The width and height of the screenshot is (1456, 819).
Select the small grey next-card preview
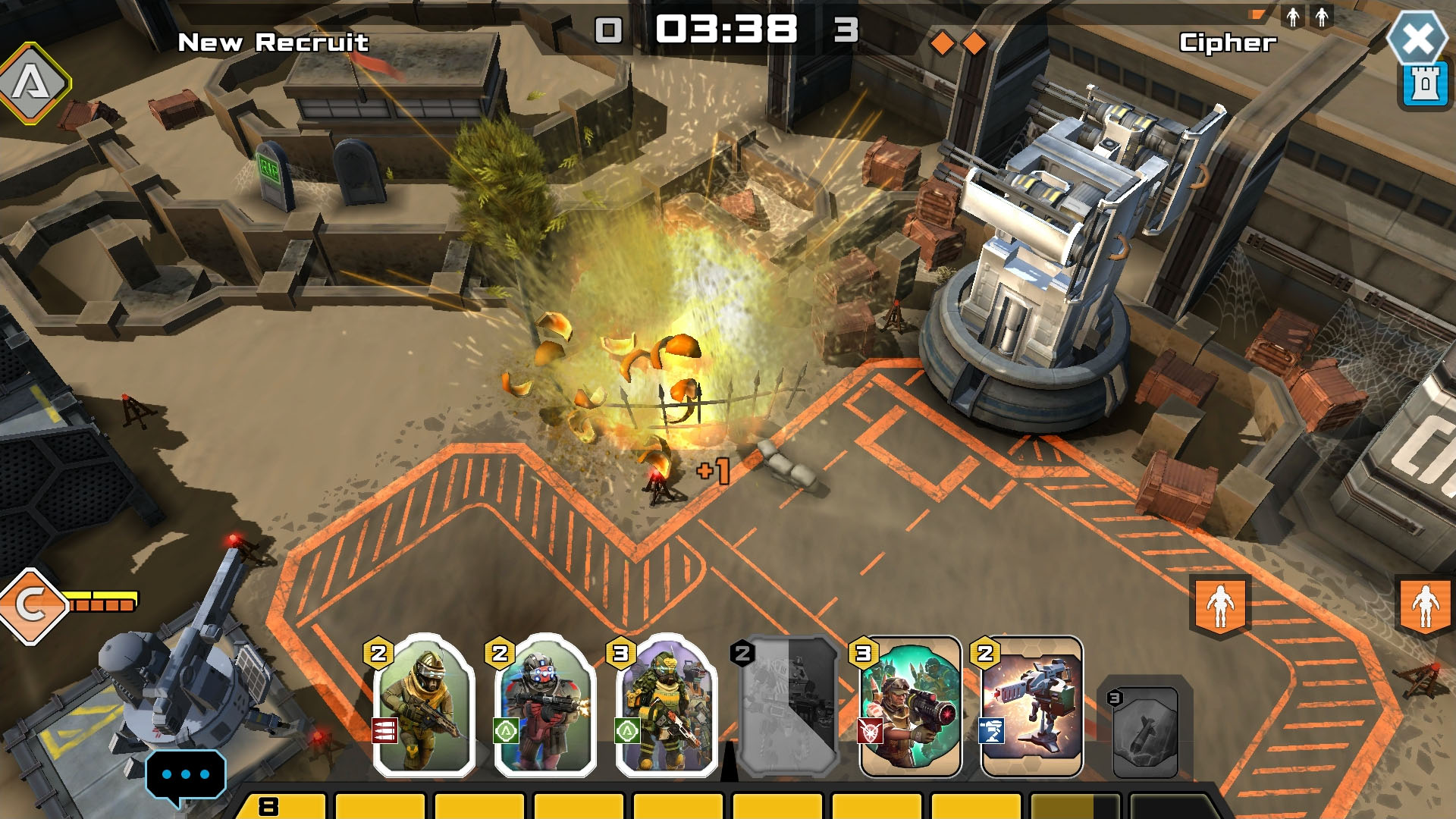pyautogui.click(x=1145, y=732)
